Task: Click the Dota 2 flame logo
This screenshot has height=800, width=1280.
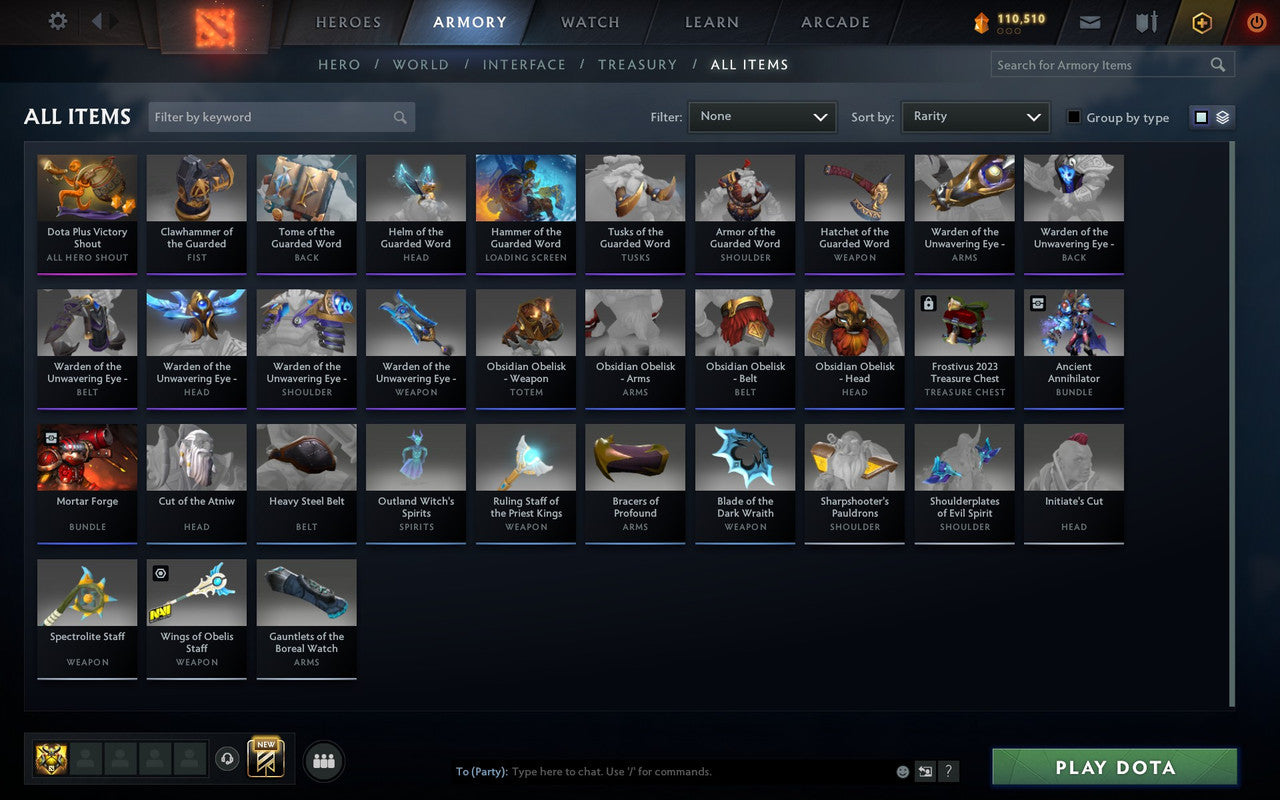Action: pyautogui.click(x=213, y=24)
